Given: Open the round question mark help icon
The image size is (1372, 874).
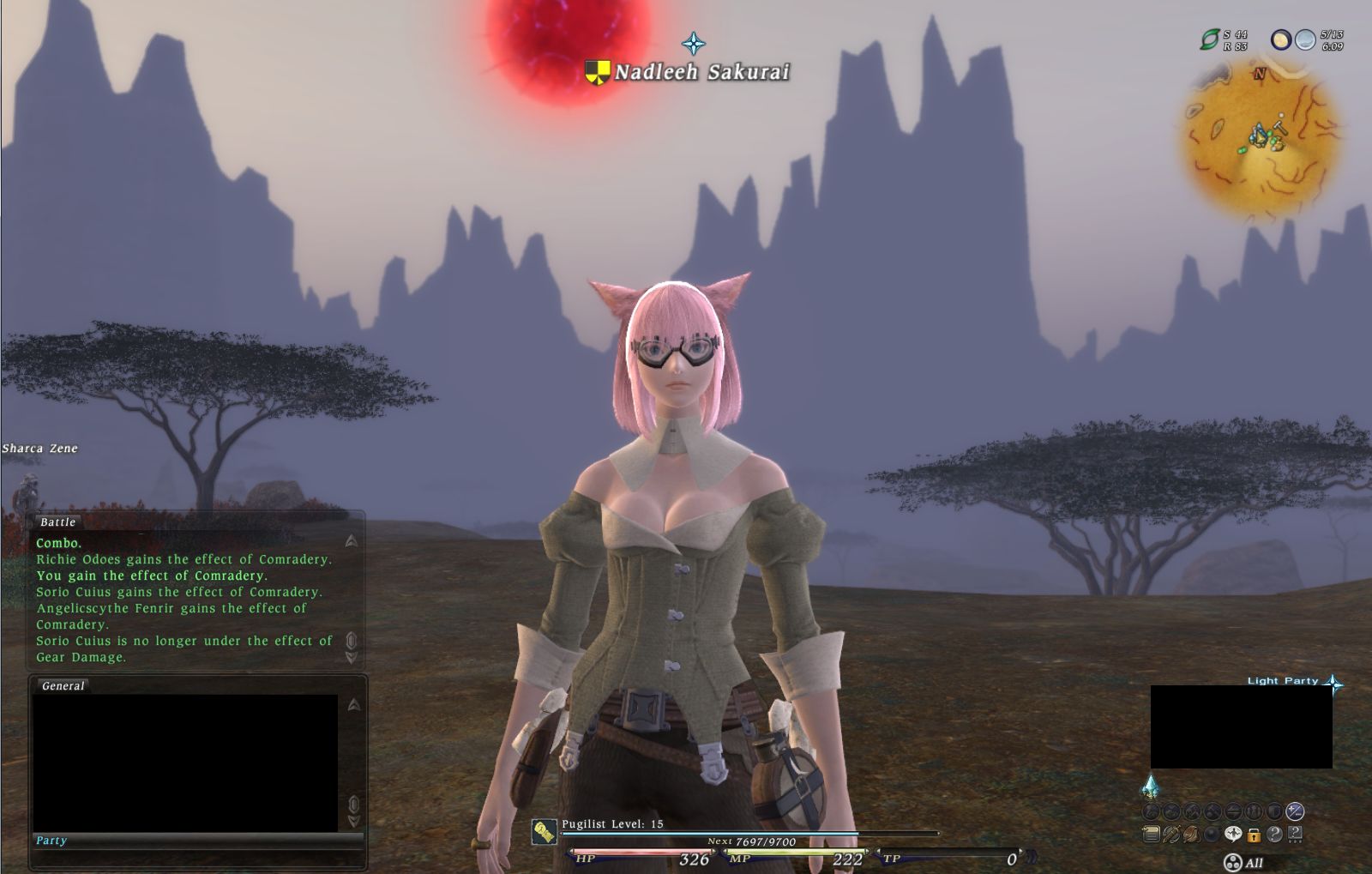Looking at the screenshot, I should click(x=1274, y=834).
